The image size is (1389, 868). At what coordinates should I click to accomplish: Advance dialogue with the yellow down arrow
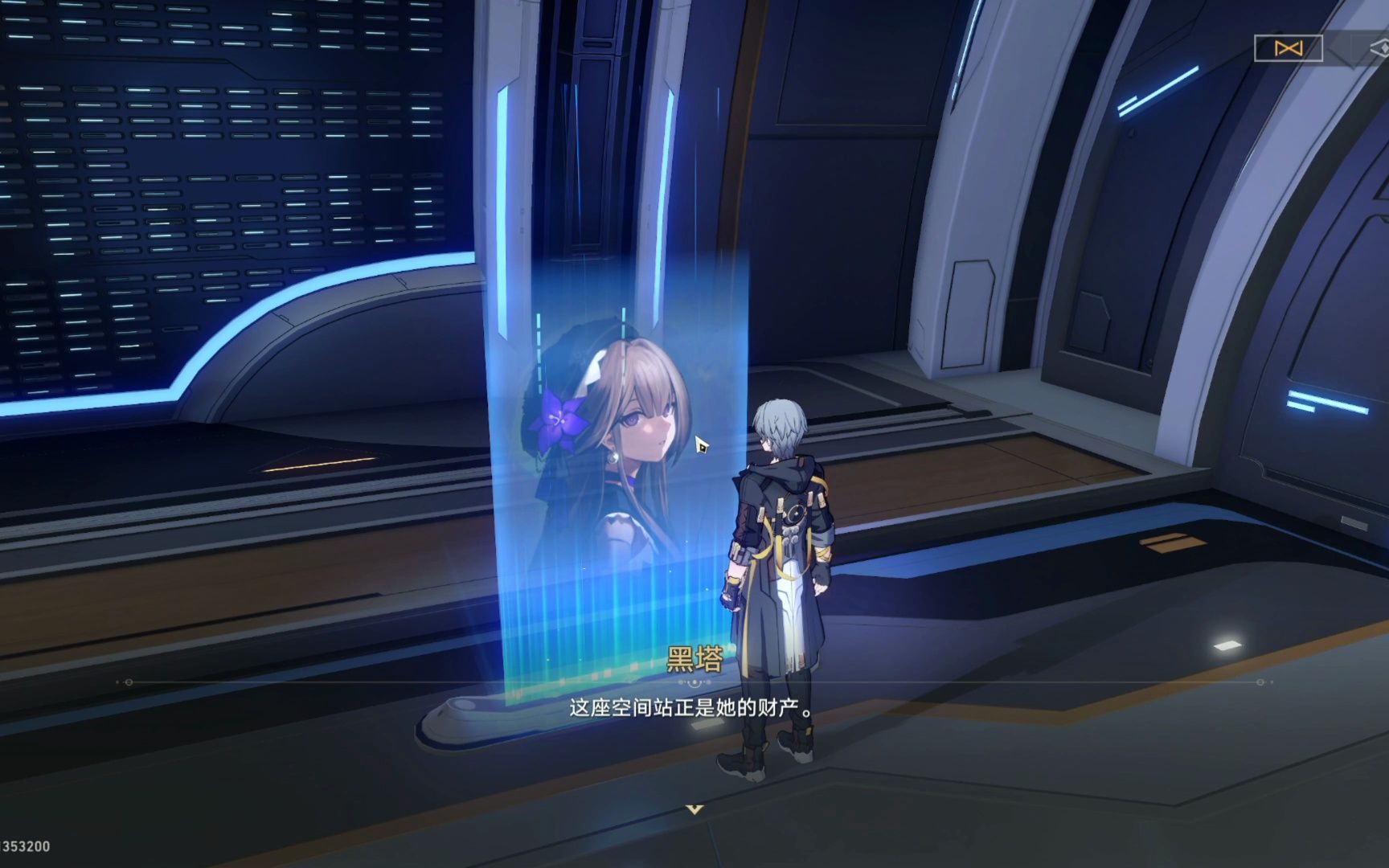coord(694,809)
